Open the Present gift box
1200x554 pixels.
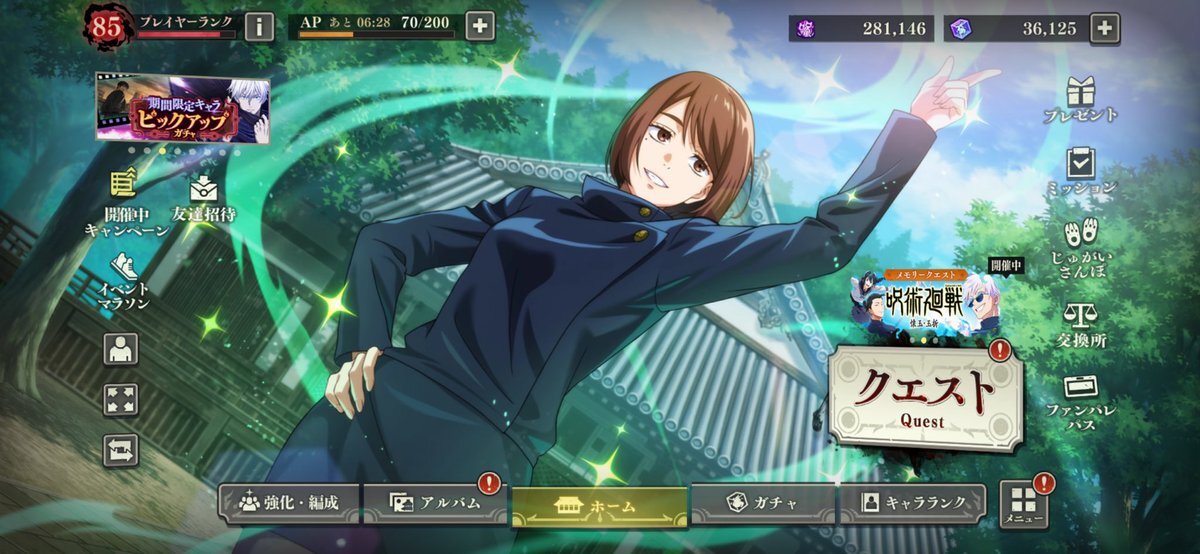point(1080,100)
